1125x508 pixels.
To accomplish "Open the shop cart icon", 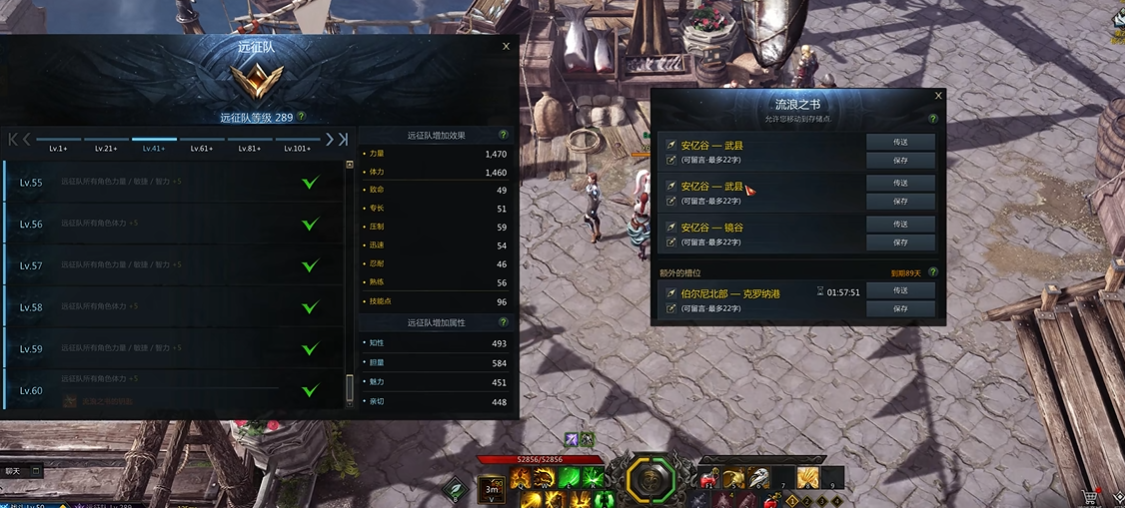I will [1089, 496].
